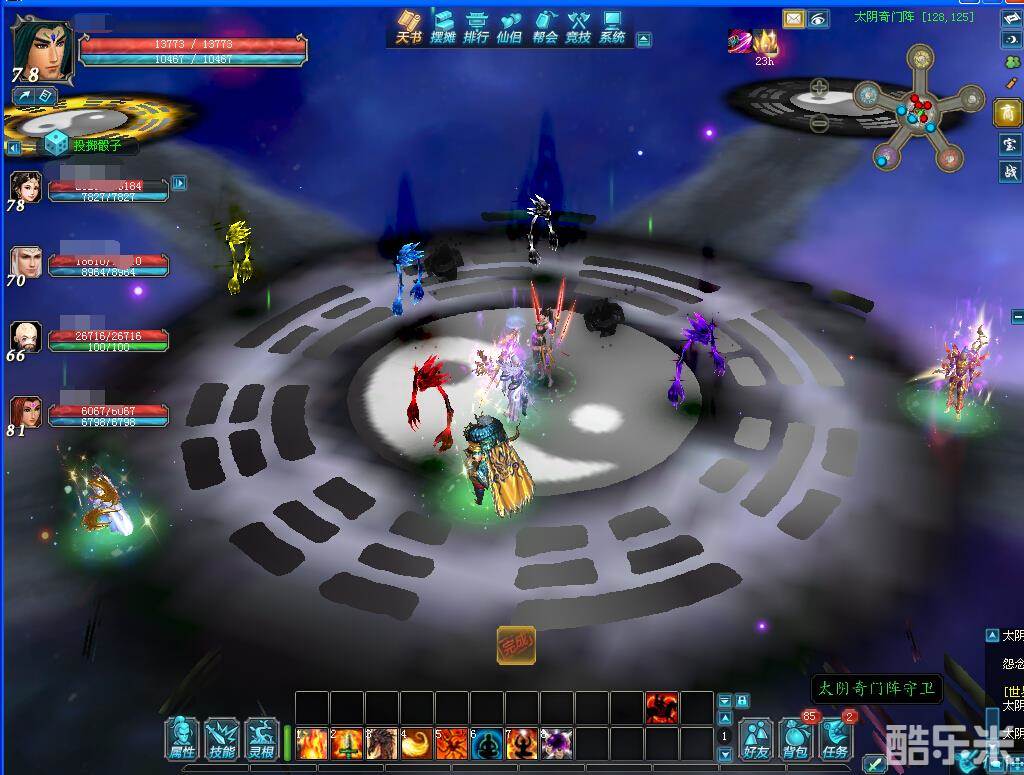Open the 帮会 guild menu
This screenshot has width=1024, height=775.
click(545, 27)
